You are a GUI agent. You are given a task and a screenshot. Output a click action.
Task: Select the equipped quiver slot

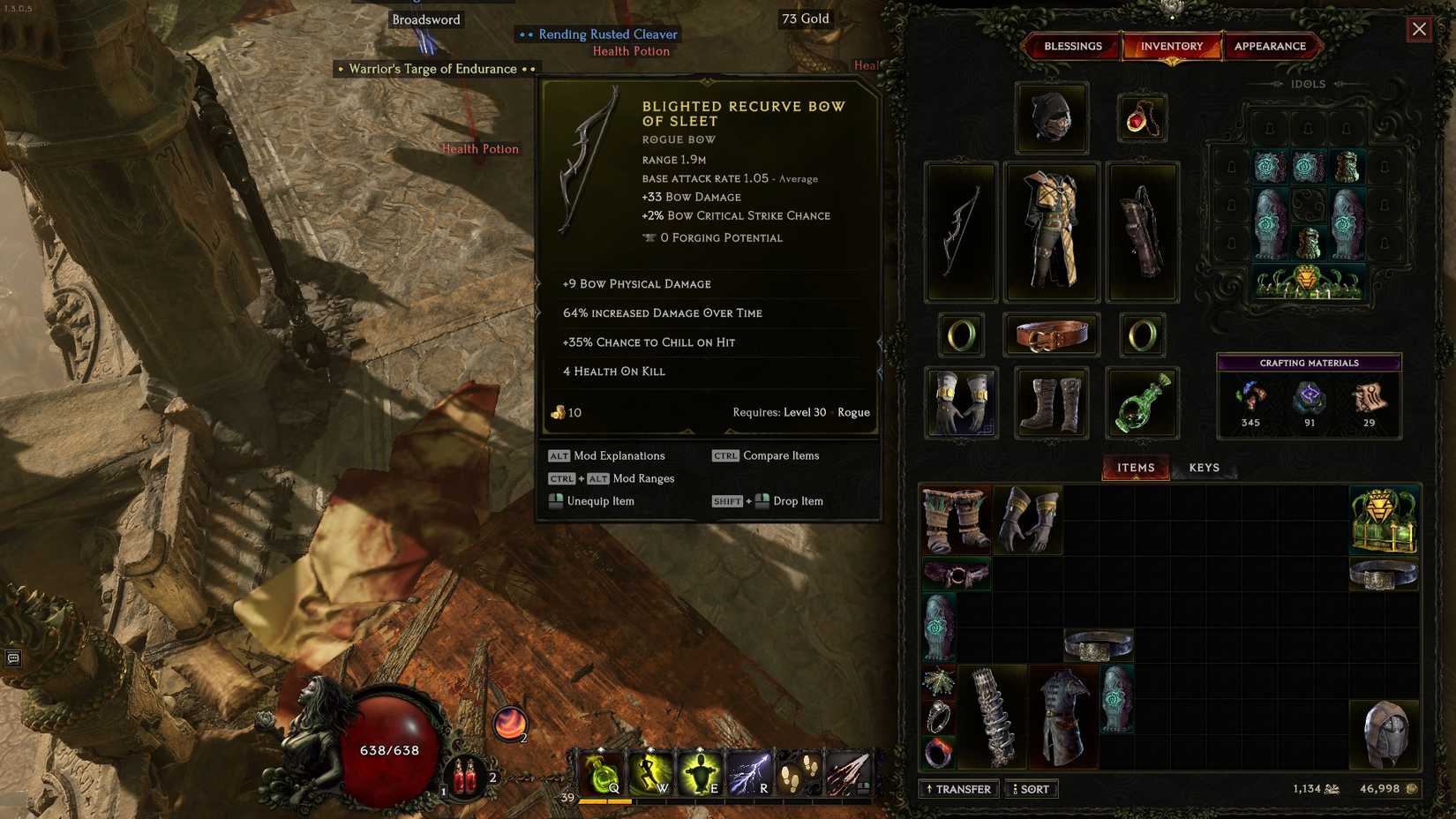click(x=1142, y=231)
